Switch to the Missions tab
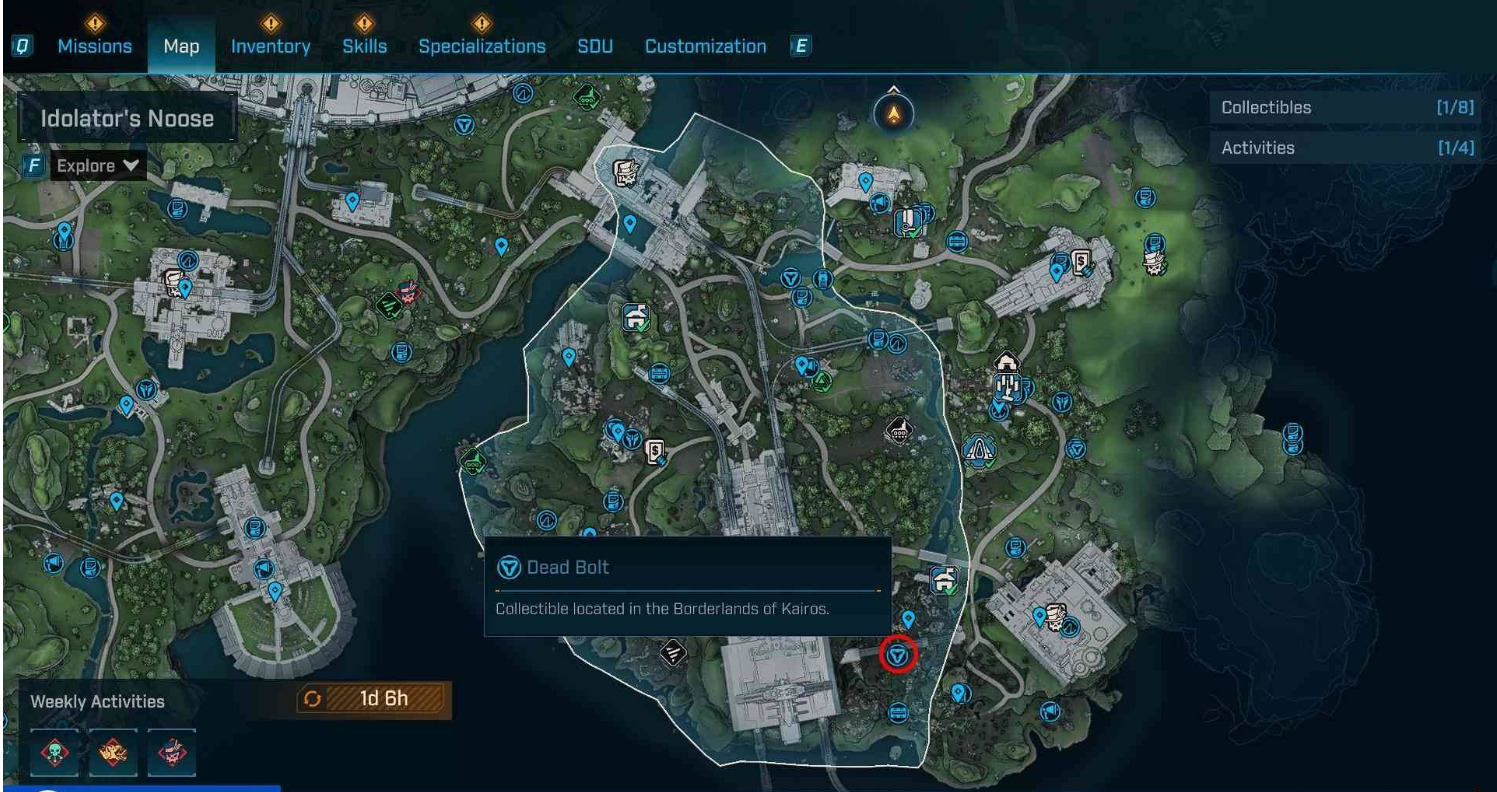The height and width of the screenshot is (792, 1497). click(x=94, y=46)
